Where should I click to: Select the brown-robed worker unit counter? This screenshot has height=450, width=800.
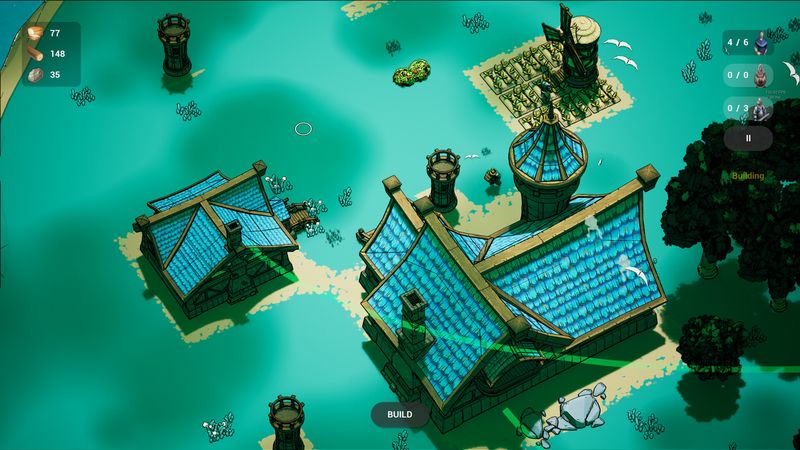coord(750,75)
